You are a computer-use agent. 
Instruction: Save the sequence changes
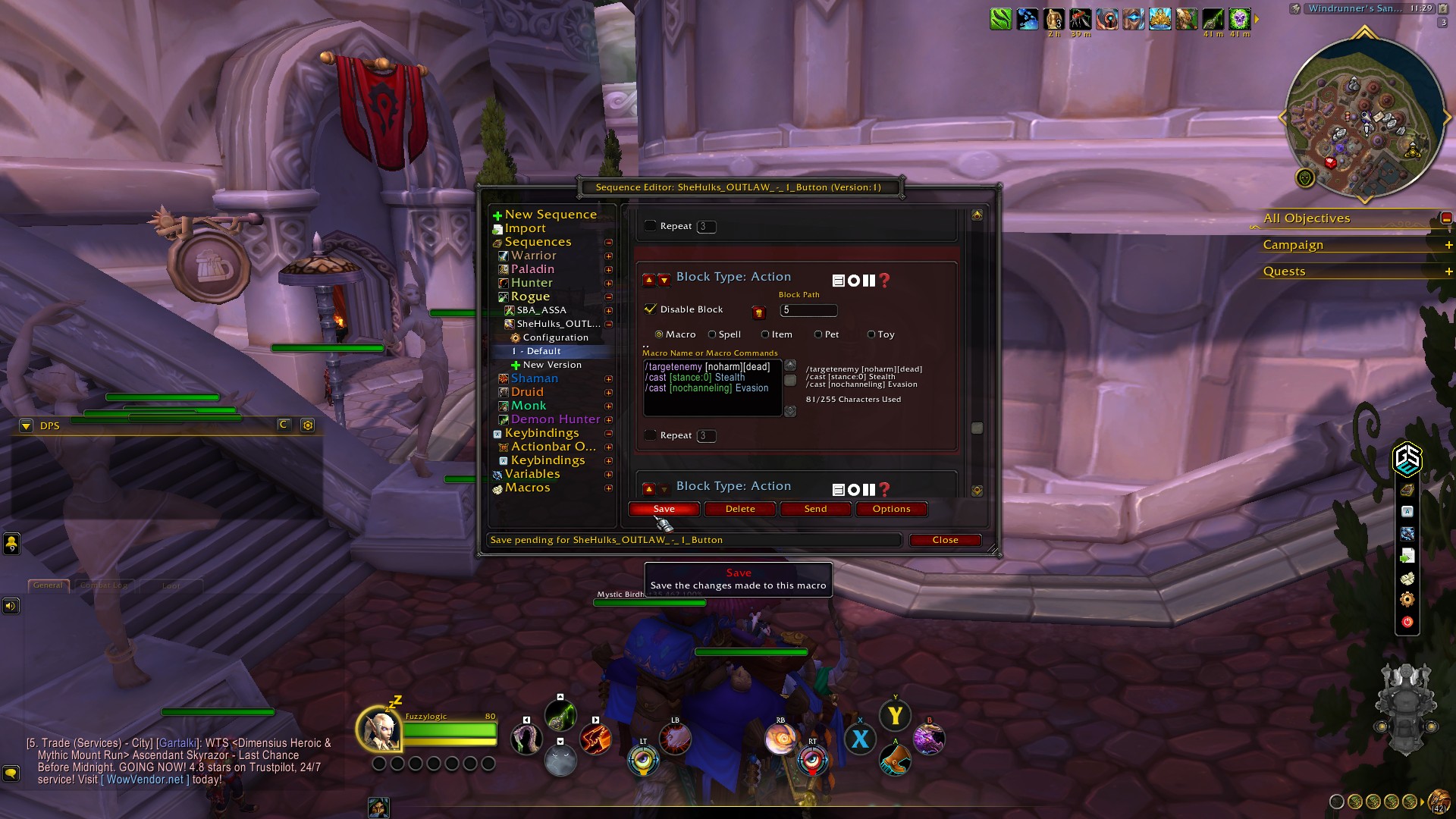(664, 509)
